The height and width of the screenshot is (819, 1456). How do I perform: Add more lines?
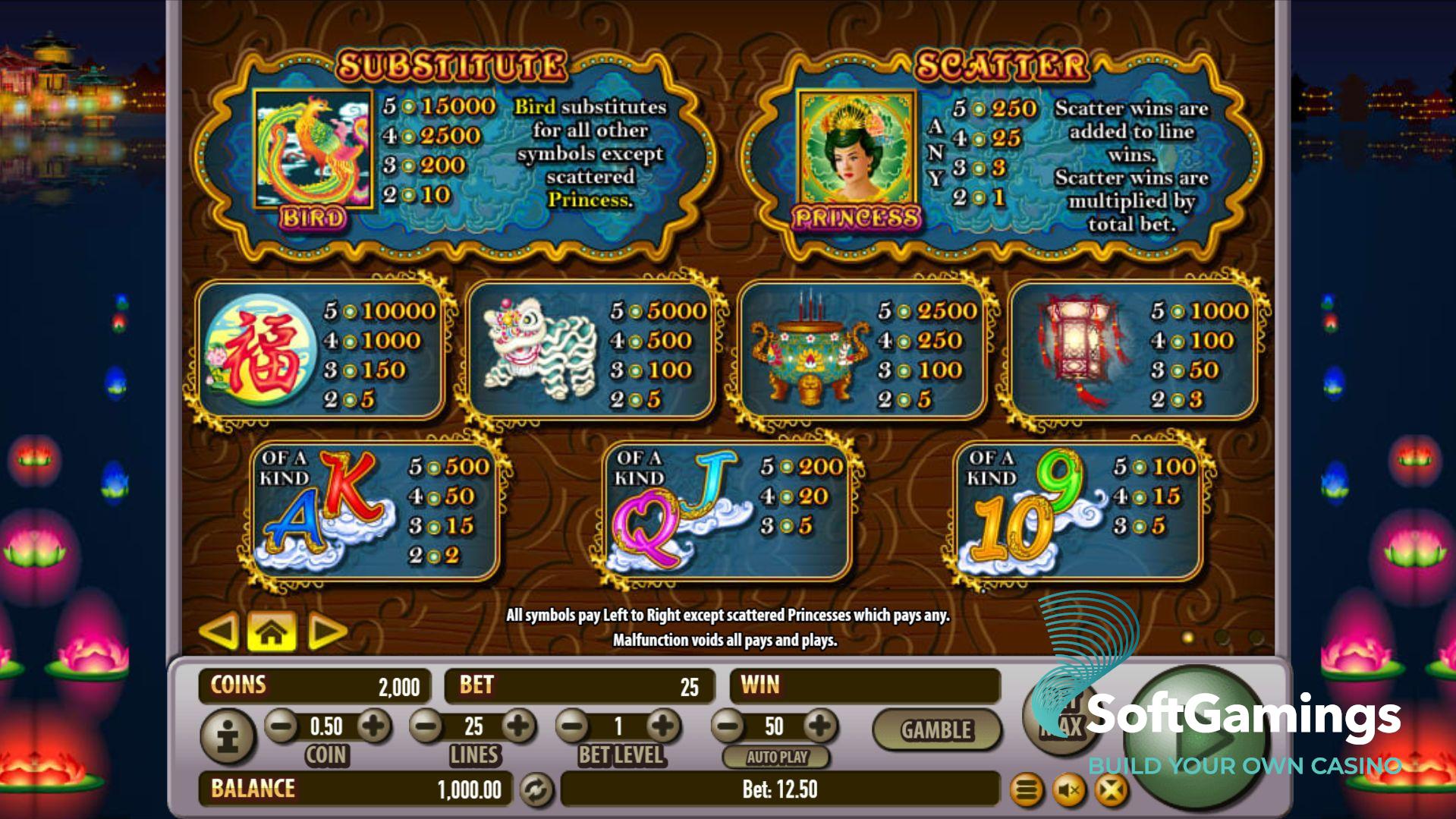coord(519,726)
